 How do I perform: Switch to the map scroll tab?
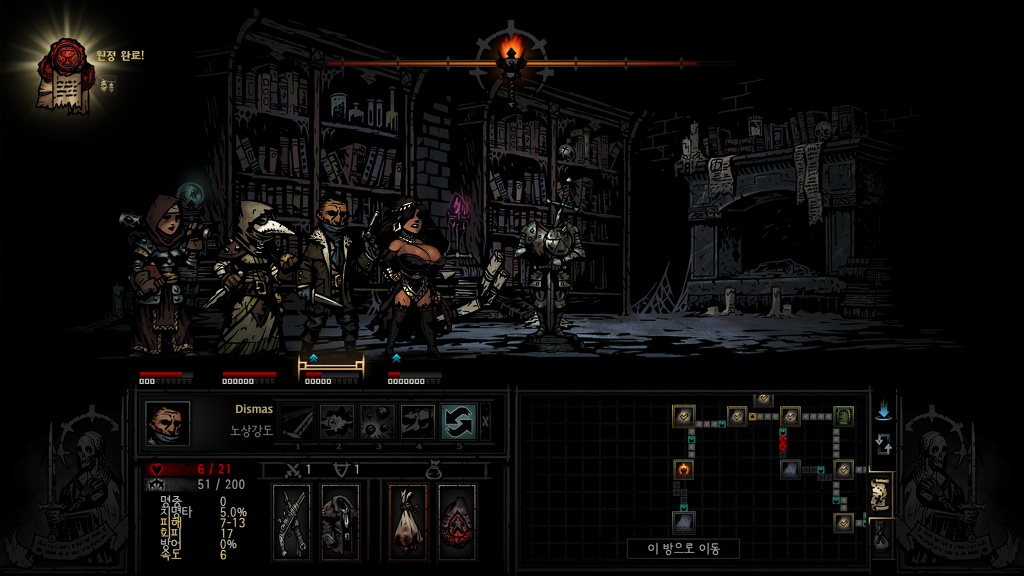click(881, 495)
